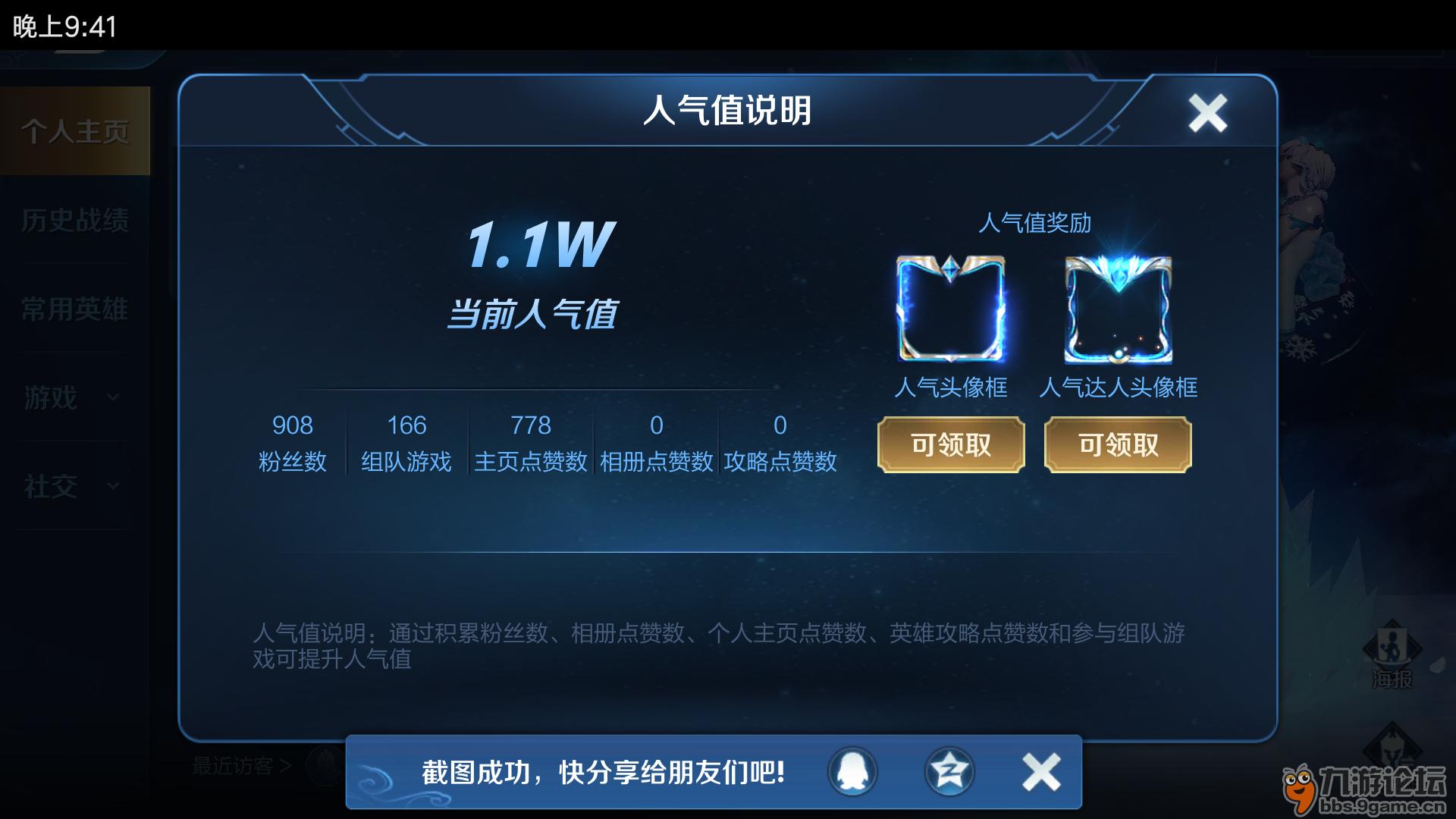Open 最近访客 to view recent visitors
The image size is (1456, 819).
(x=235, y=766)
